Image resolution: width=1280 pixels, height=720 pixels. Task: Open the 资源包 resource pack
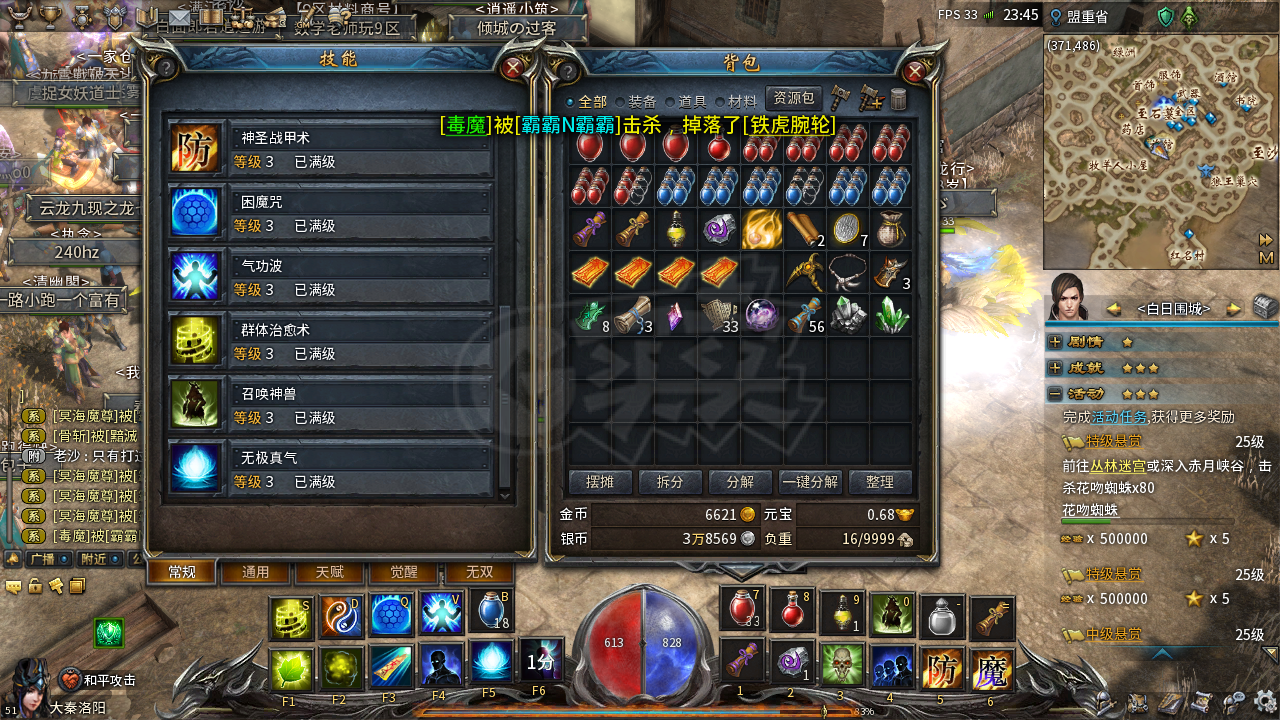(x=793, y=99)
